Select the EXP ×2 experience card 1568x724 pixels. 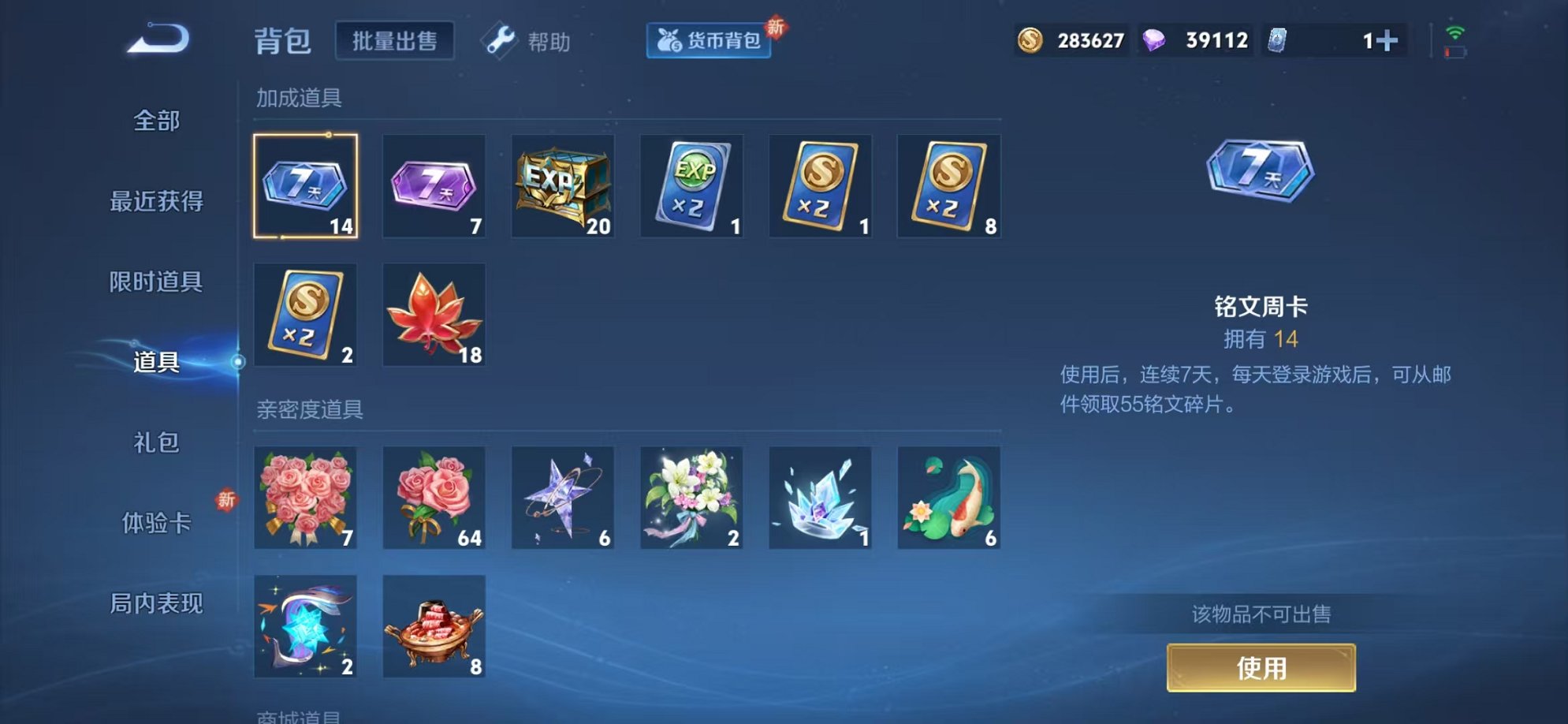691,185
